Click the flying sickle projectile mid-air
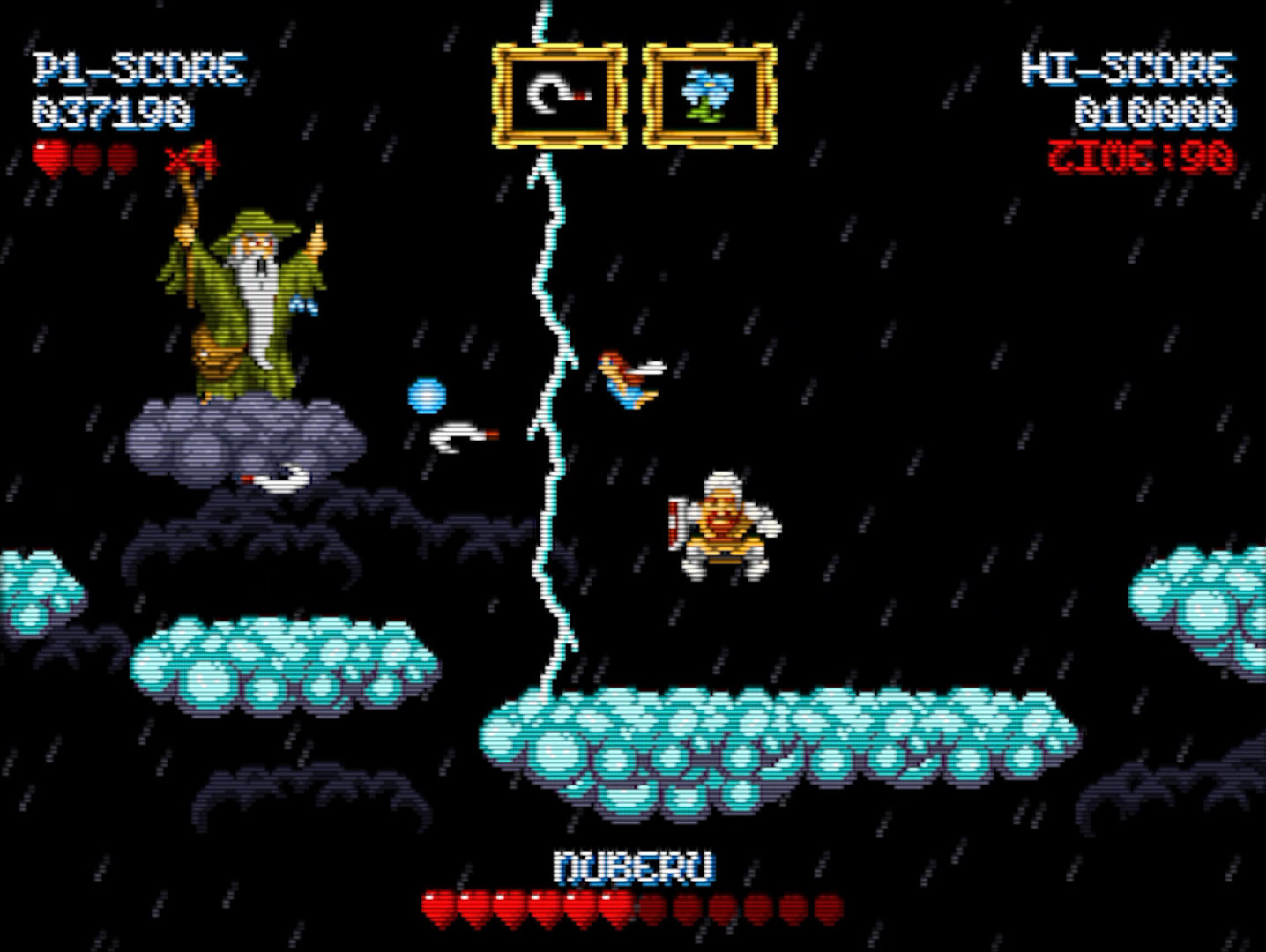 (458, 434)
